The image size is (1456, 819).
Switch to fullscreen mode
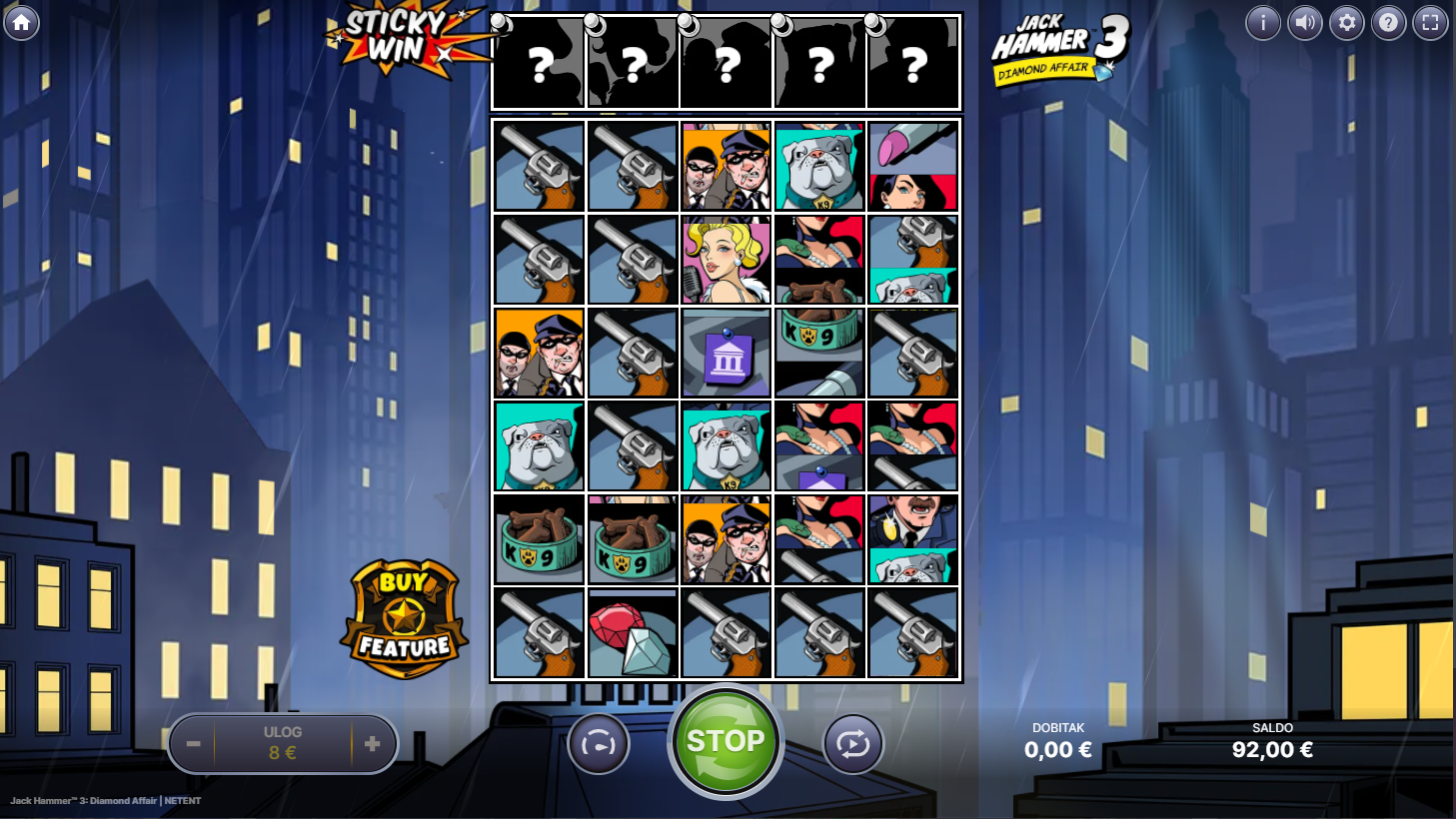[x=1431, y=22]
